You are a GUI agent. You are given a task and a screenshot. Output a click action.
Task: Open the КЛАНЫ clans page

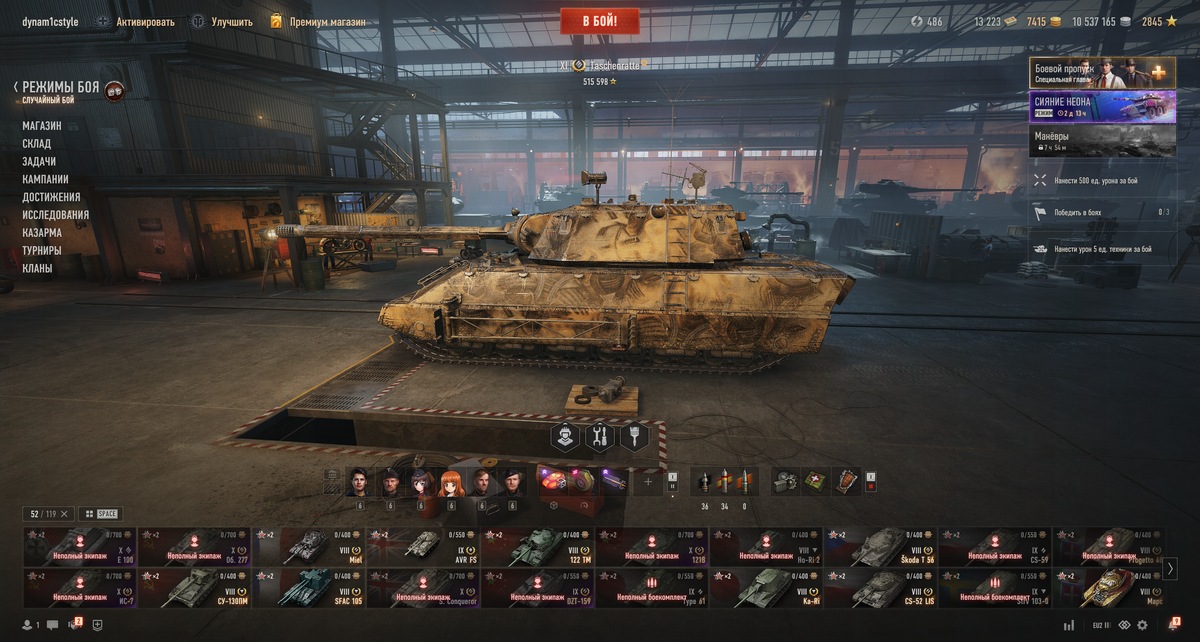38,269
